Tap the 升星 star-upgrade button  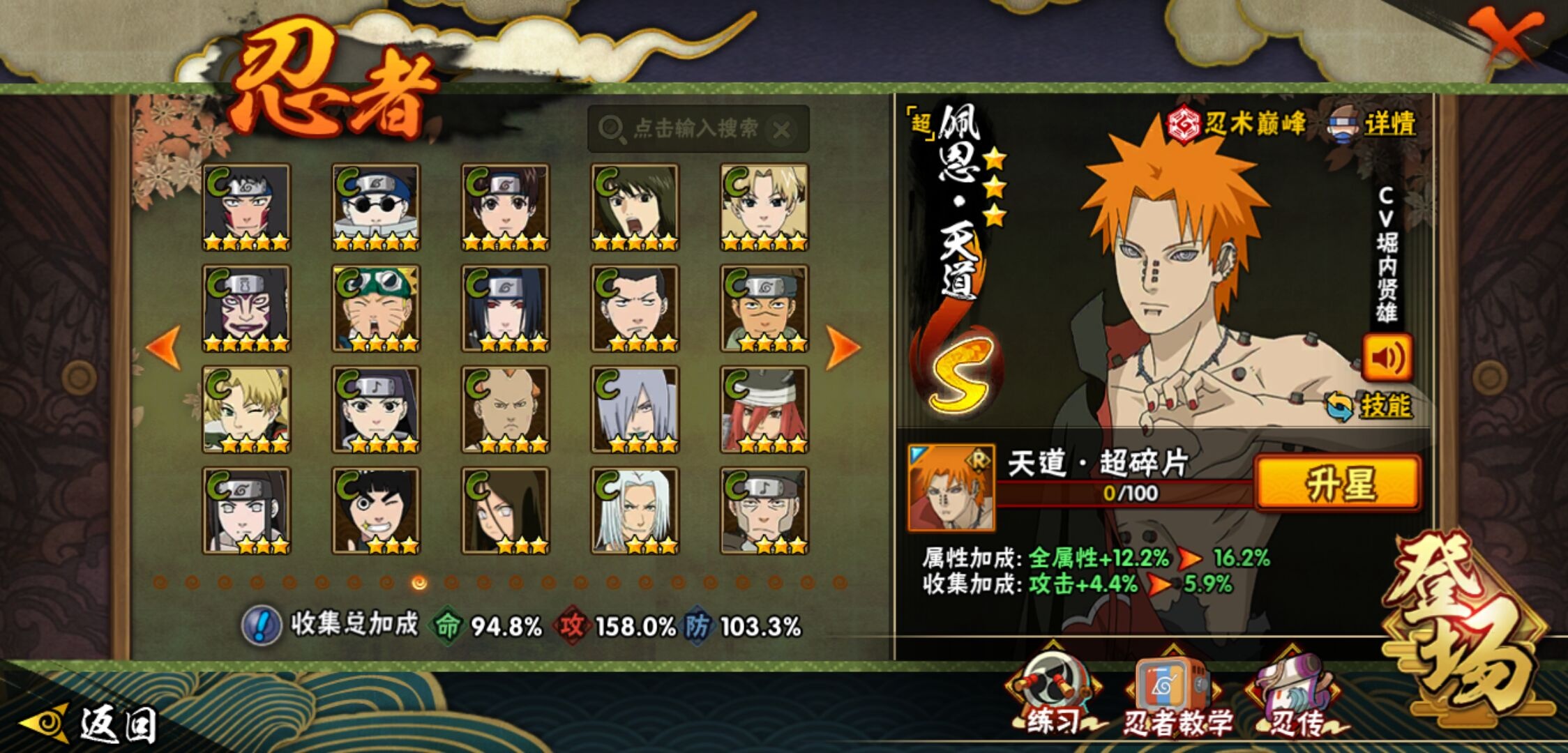(x=1337, y=483)
